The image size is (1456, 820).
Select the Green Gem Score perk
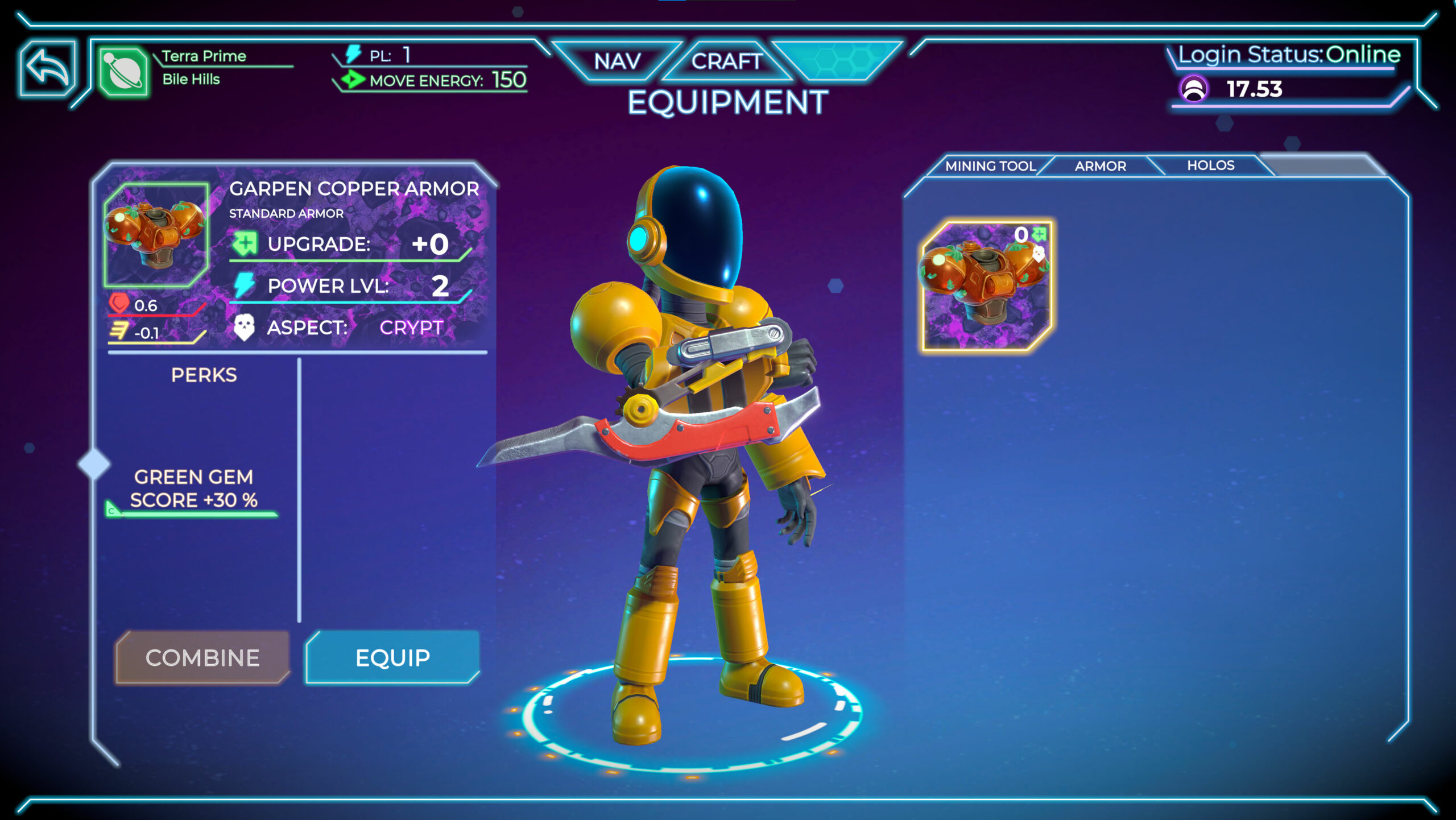pos(193,488)
